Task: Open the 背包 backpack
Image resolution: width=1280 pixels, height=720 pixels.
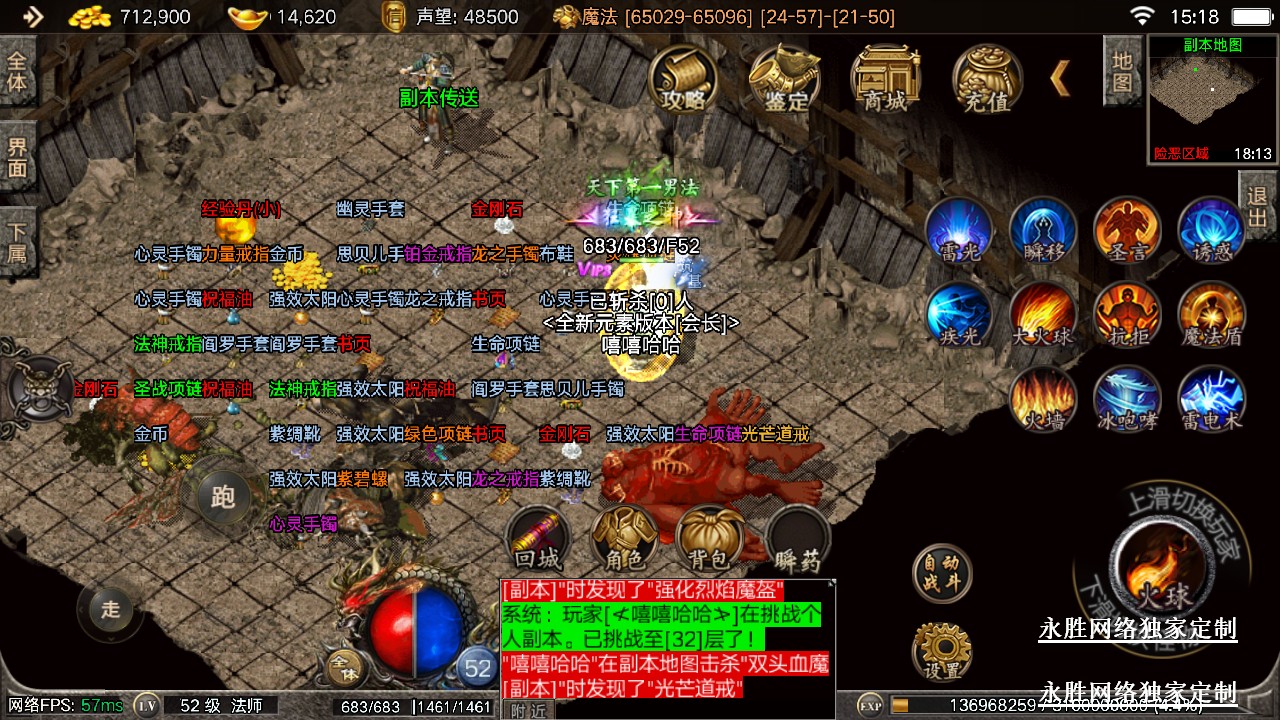Action: (709, 540)
